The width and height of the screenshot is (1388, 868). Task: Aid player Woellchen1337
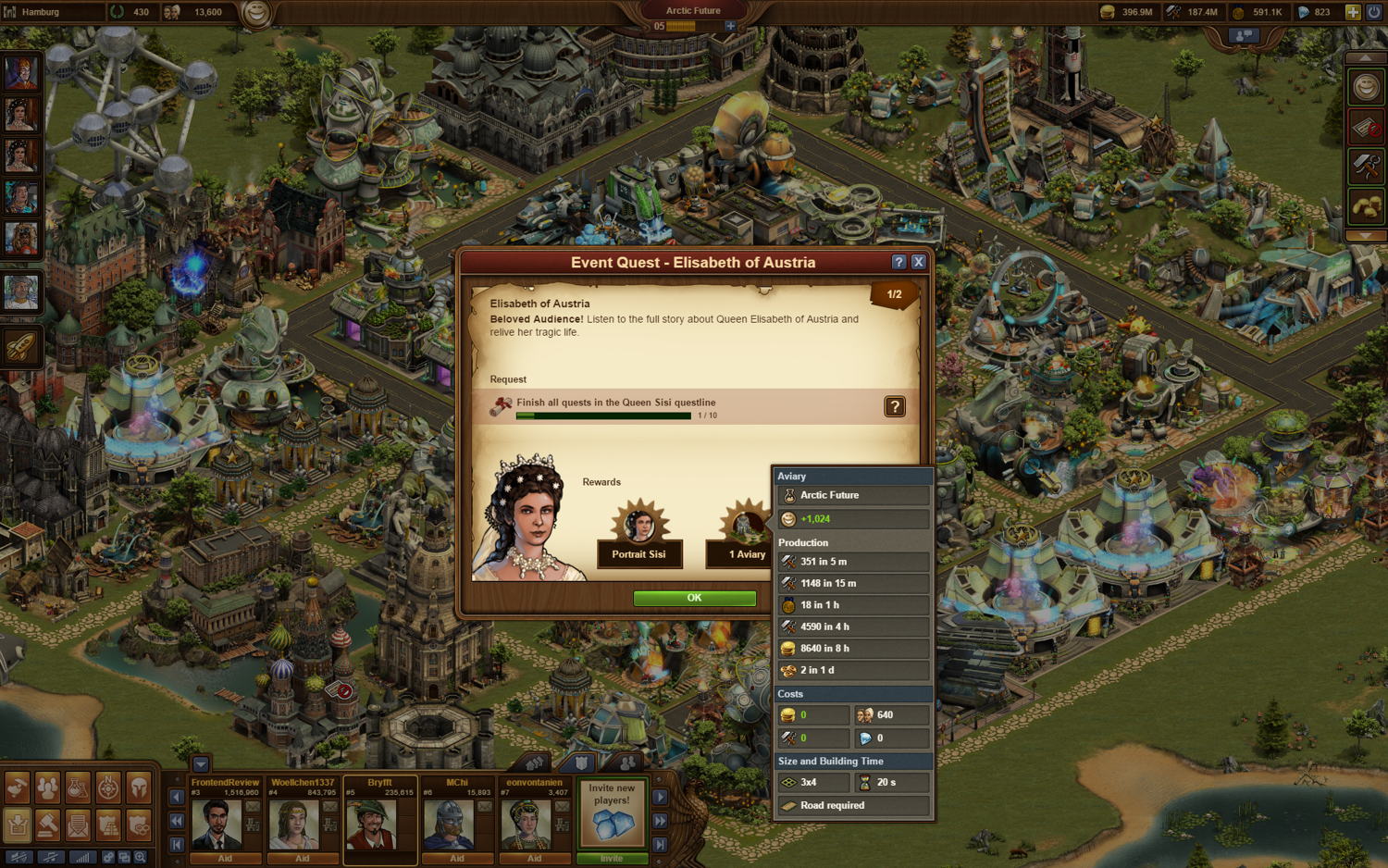303,858
